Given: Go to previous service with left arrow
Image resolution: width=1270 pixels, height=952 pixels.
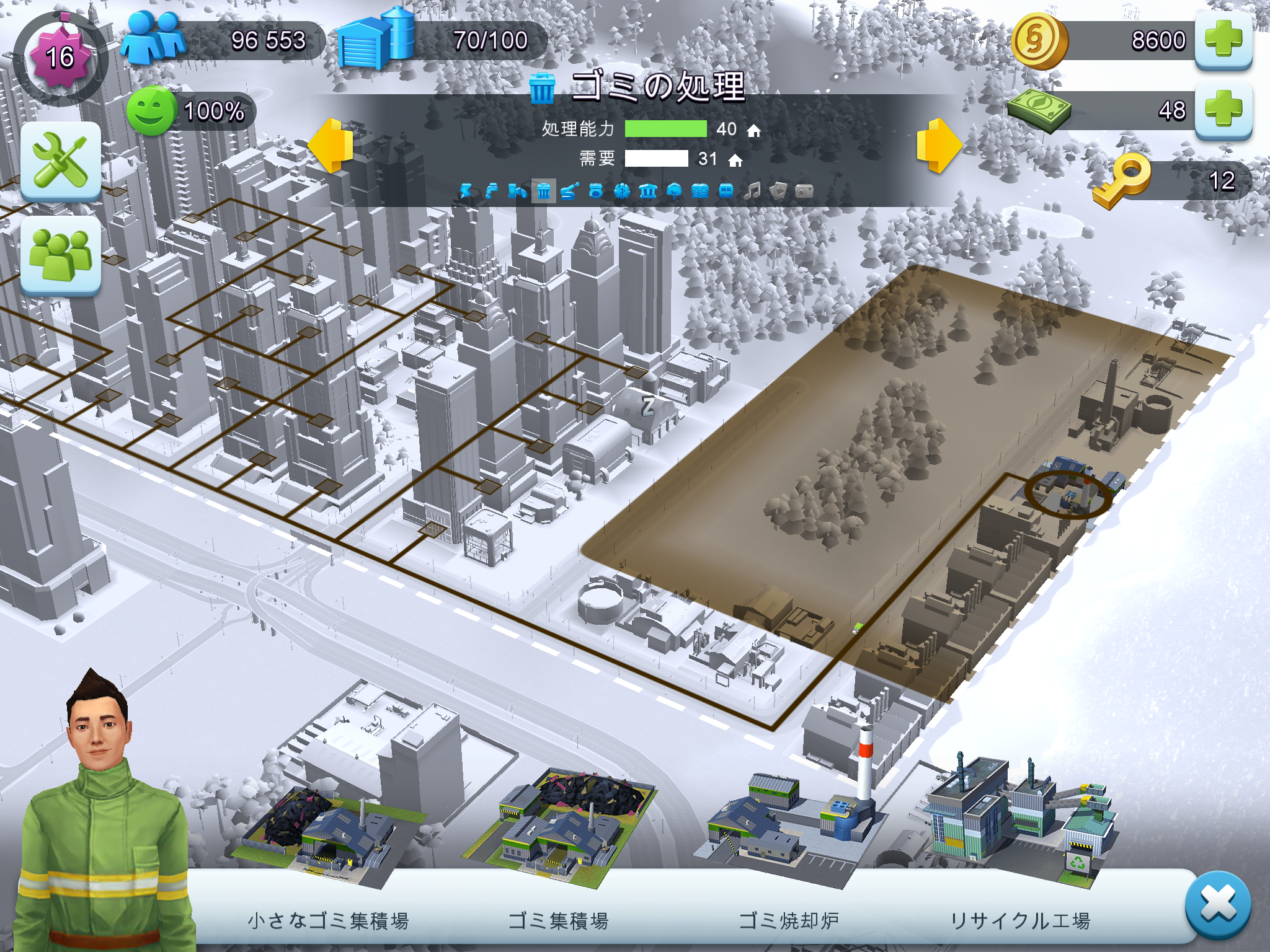Looking at the screenshot, I should 331,145.
